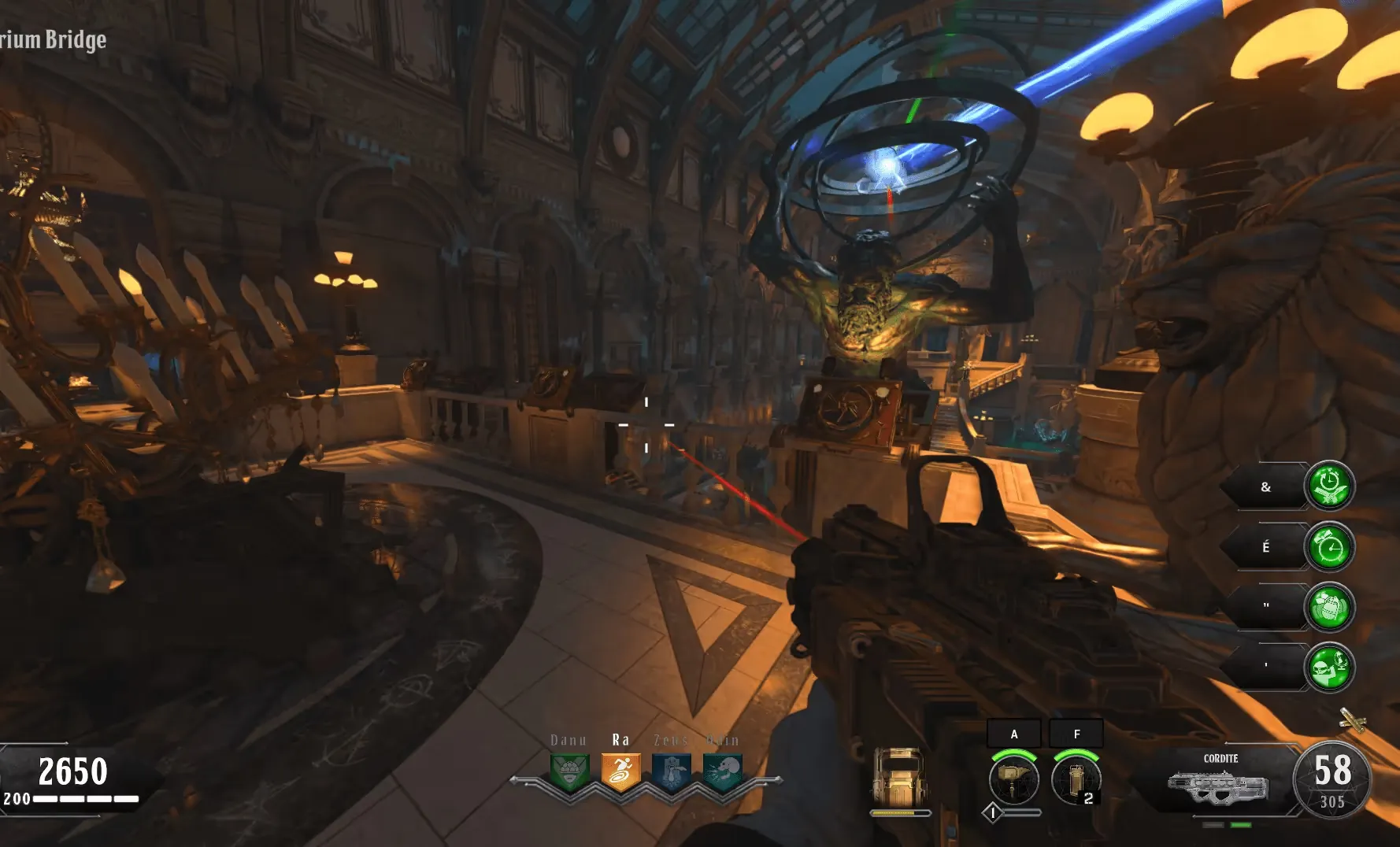Activate the hammer special weapon icon
Viewport: 1400px width, 847px height.
point(1013,779)
